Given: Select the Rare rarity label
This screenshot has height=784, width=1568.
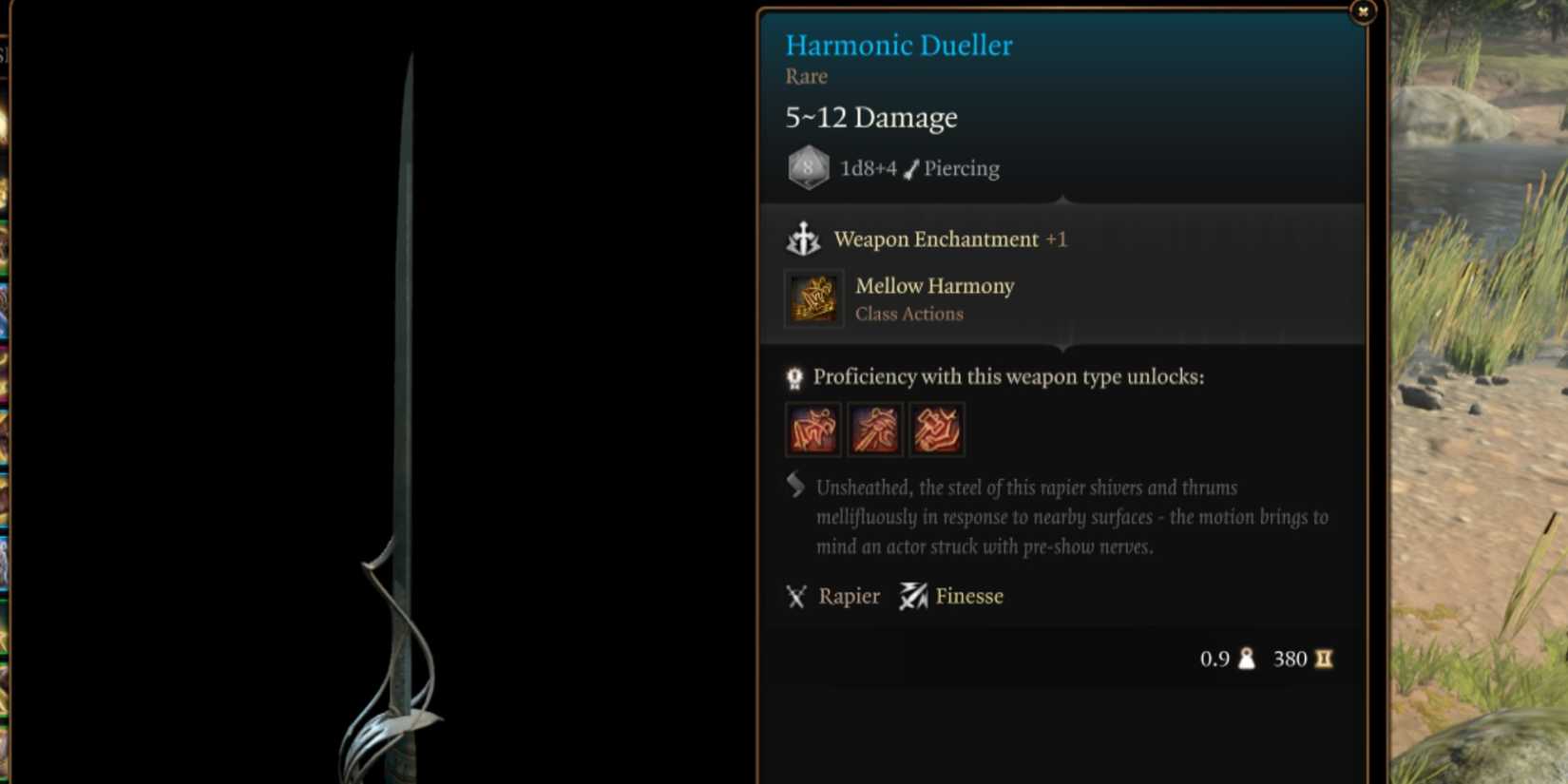Looking at the screenshot, I should coord(805,77).
